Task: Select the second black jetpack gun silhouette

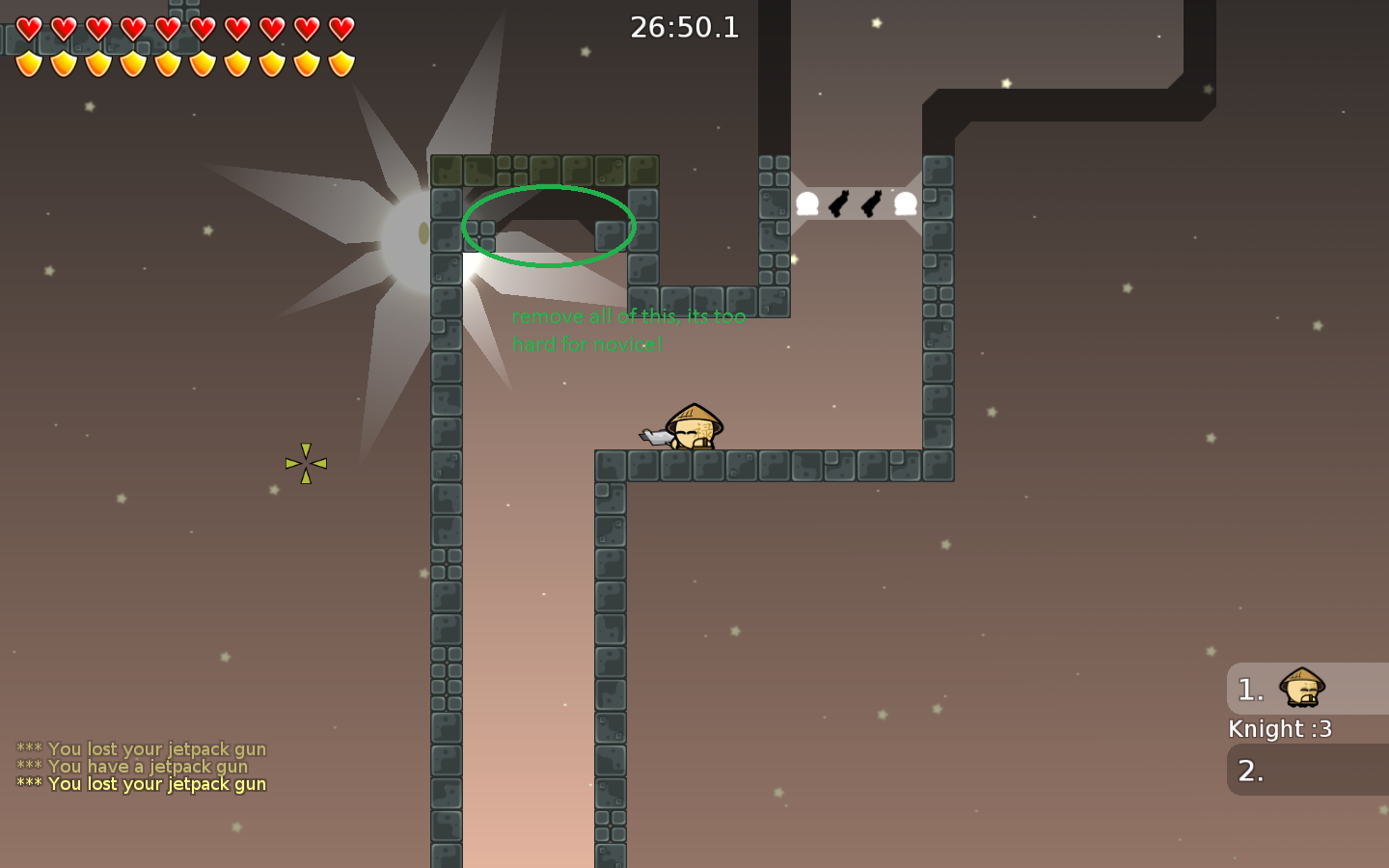Action: coord(871,202)
